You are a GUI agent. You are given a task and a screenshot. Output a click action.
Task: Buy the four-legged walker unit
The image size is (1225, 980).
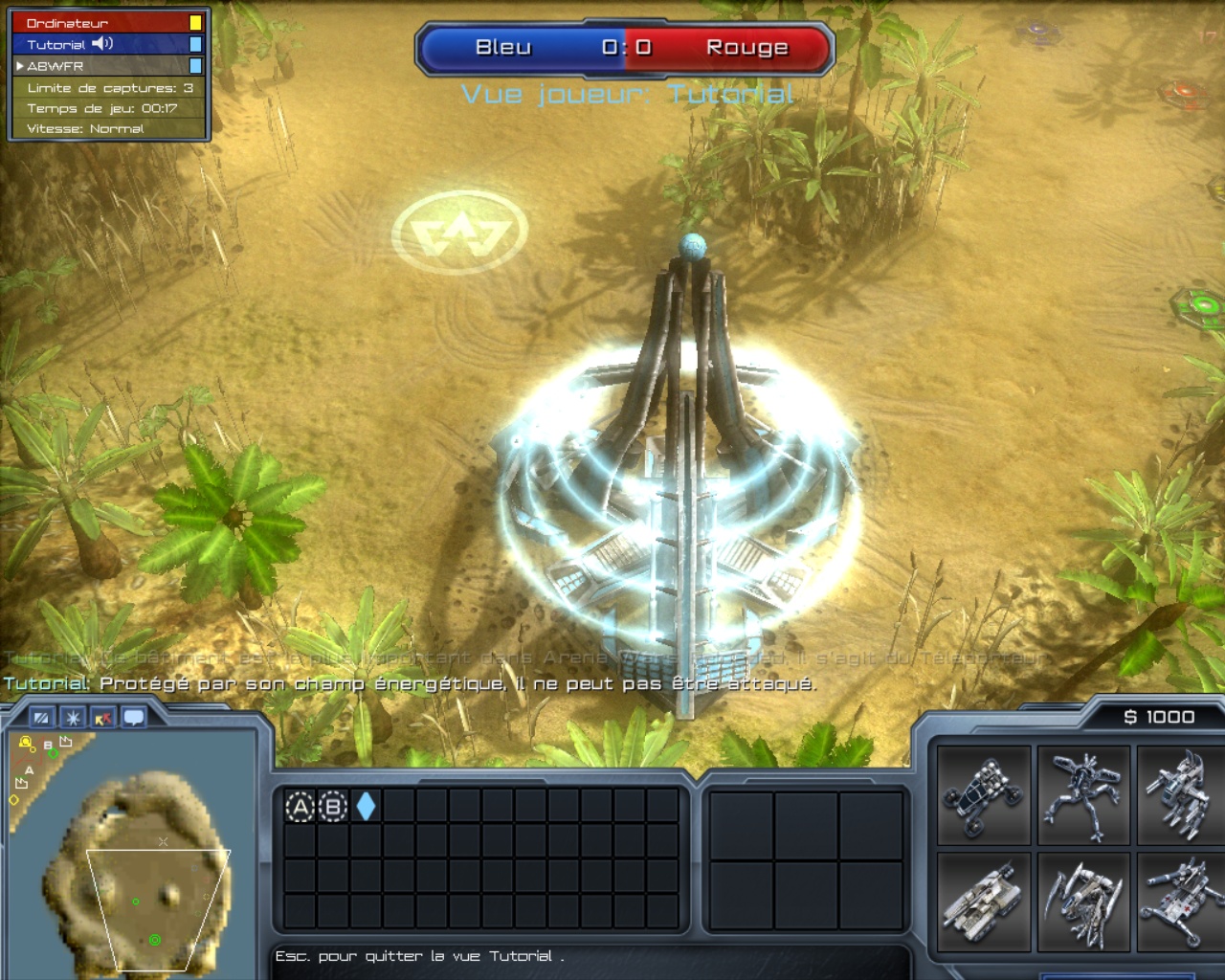(x=1083, y=796)
